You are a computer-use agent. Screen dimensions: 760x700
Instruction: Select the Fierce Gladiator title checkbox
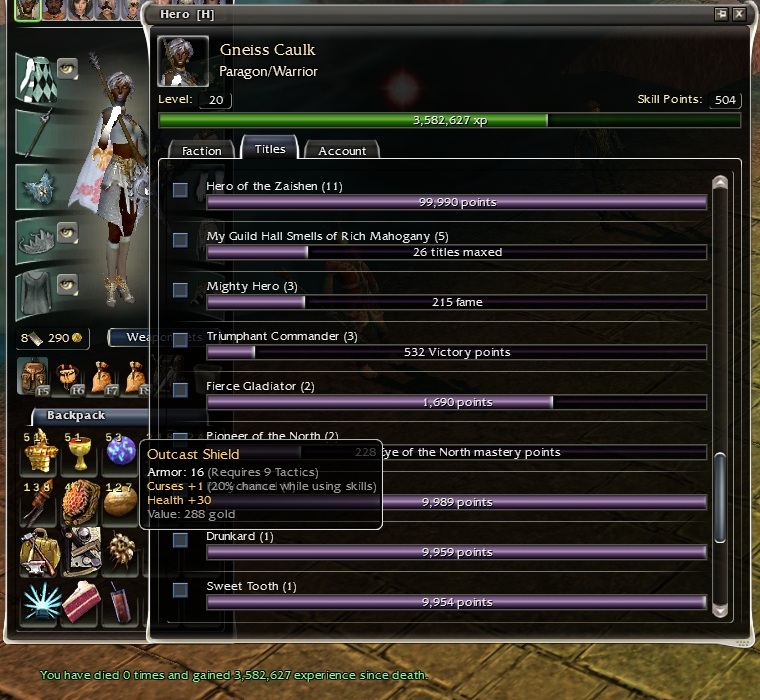[180, 390]
